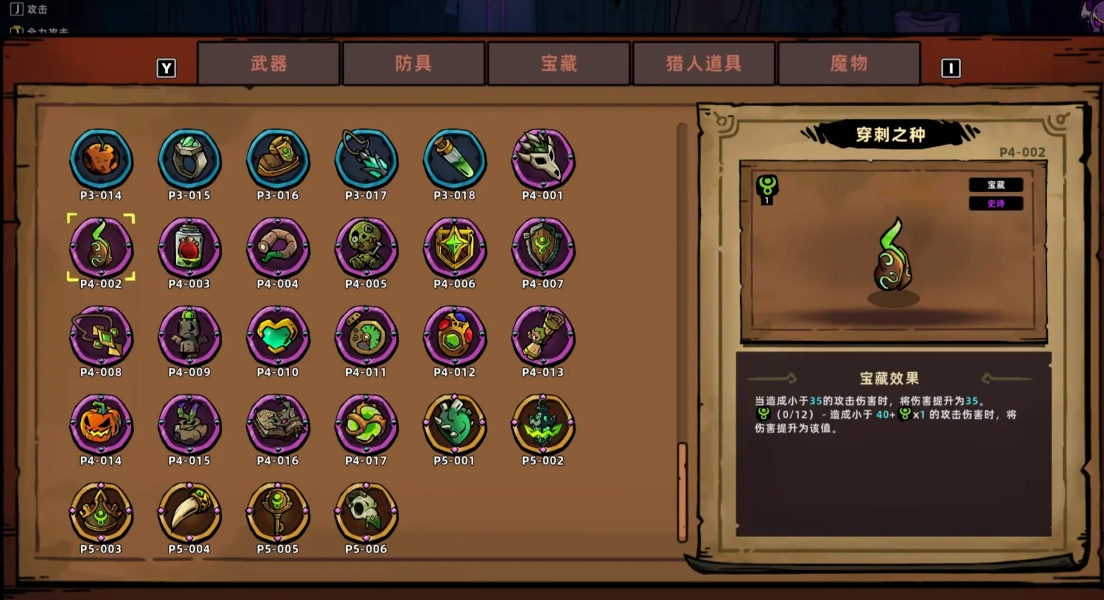Choose the P4-007 shield treasure
The height and width of the screenshot is (600, 1104).
click(x=543, y=247)
